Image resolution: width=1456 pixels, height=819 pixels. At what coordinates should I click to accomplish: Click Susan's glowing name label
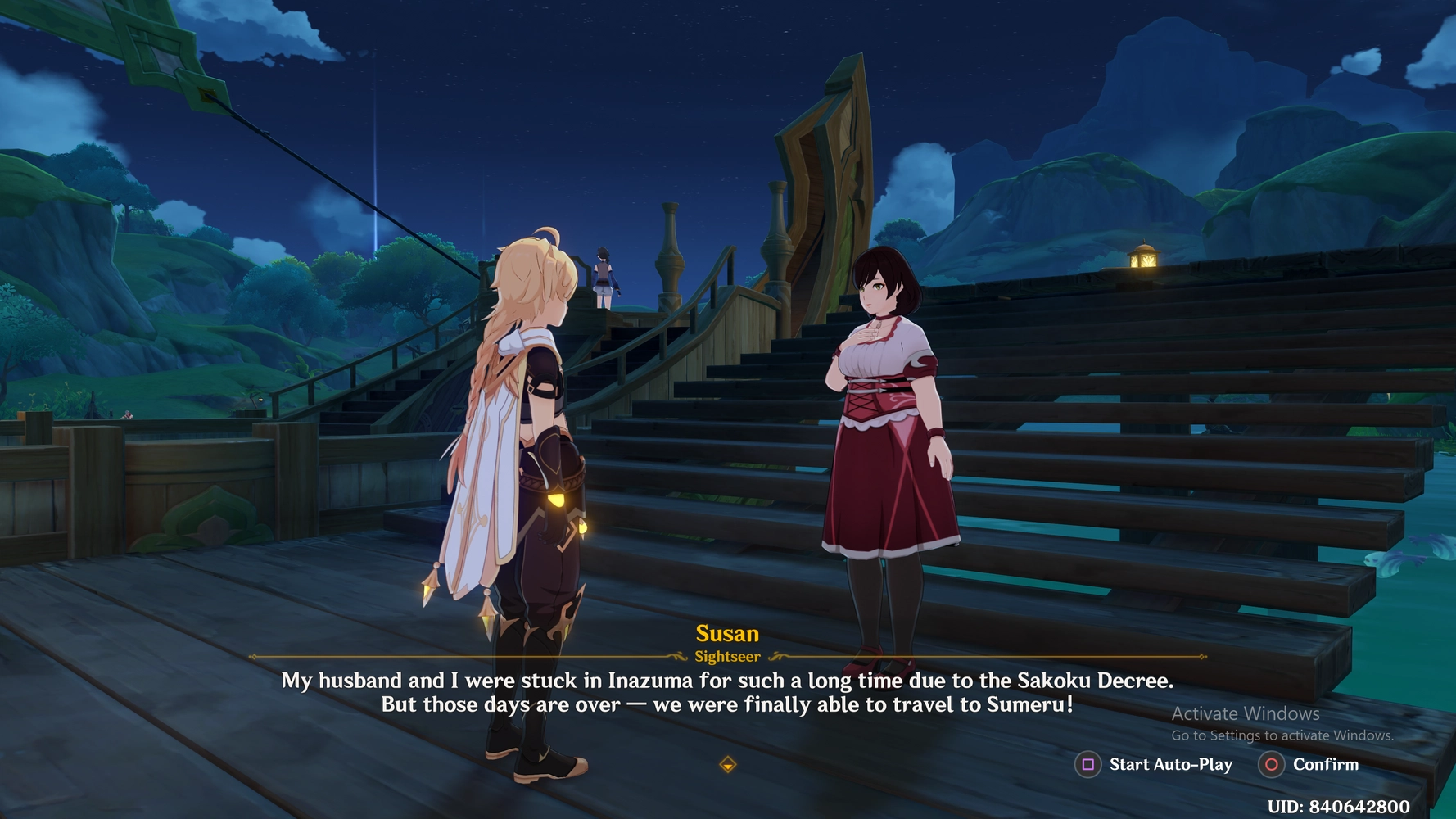[726, 633]
